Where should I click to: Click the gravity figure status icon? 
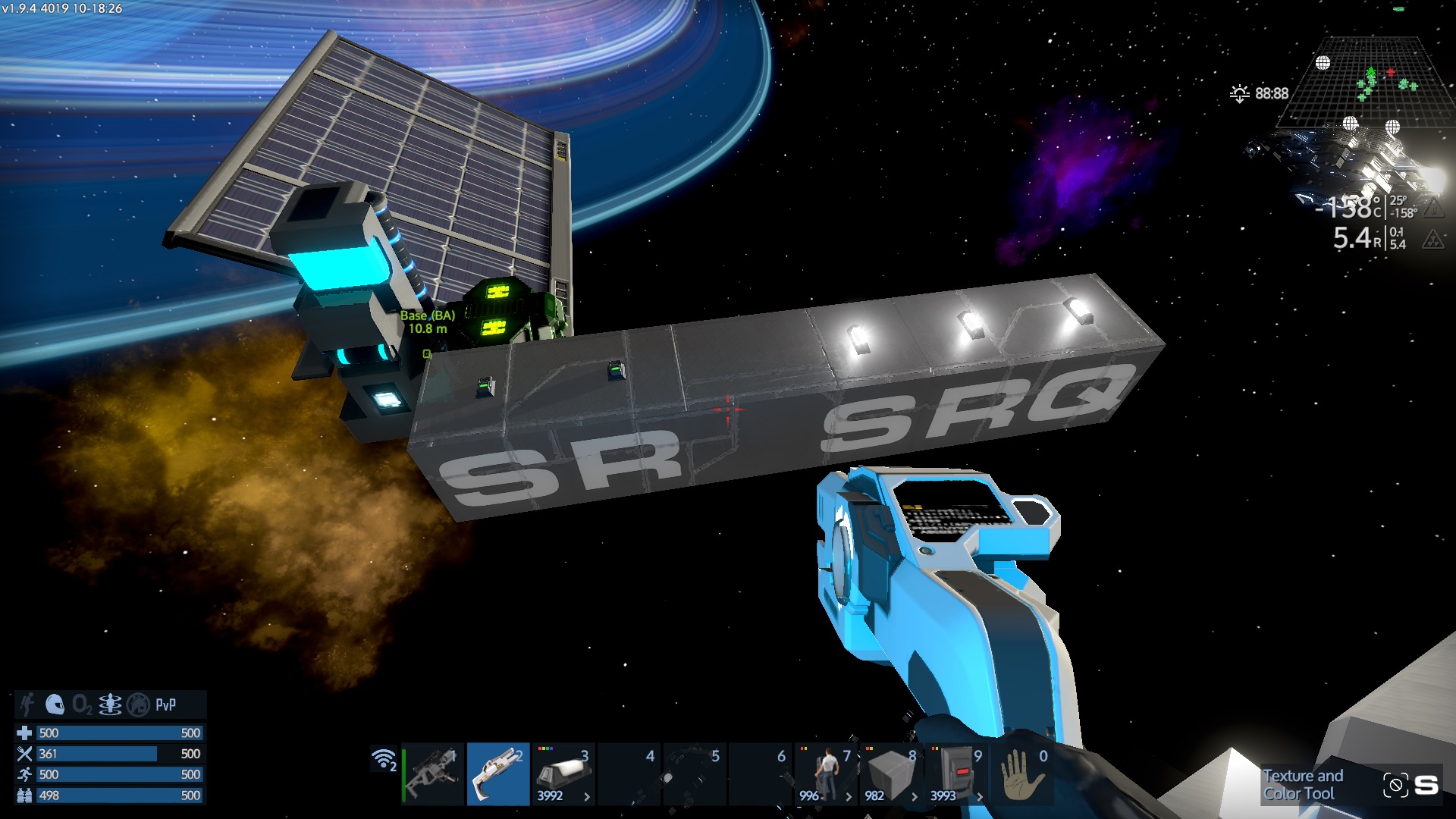click(110, 704)
